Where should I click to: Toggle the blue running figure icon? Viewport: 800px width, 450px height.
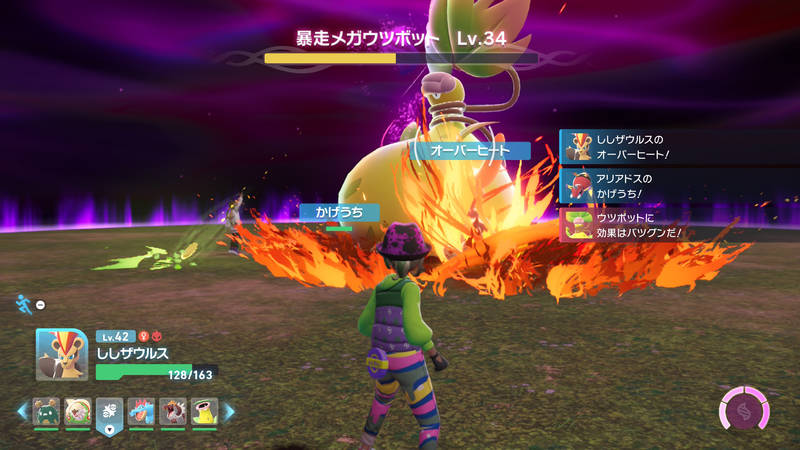click(x=23, y=303)
